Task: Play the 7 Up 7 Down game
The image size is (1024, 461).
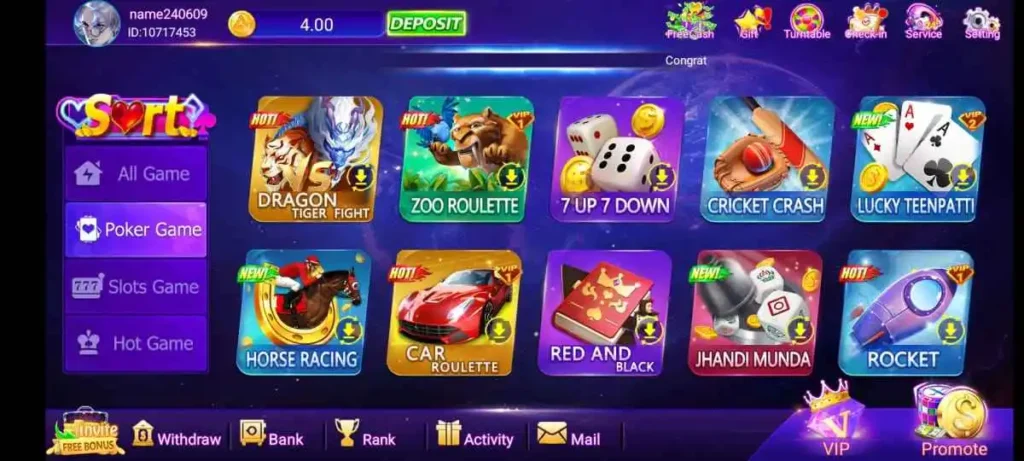Action: click(x=616, y=159)
